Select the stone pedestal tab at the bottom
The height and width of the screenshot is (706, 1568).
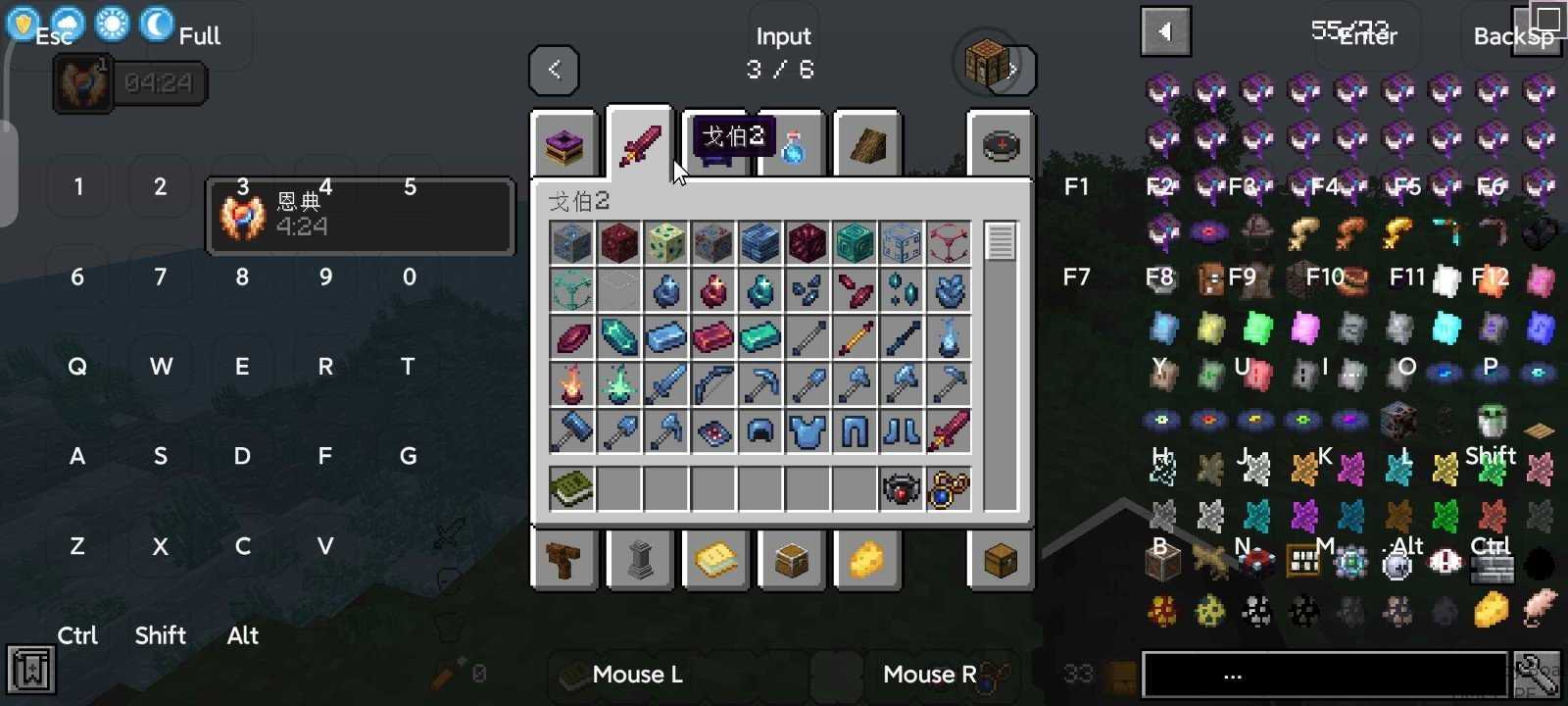(640, 561)
